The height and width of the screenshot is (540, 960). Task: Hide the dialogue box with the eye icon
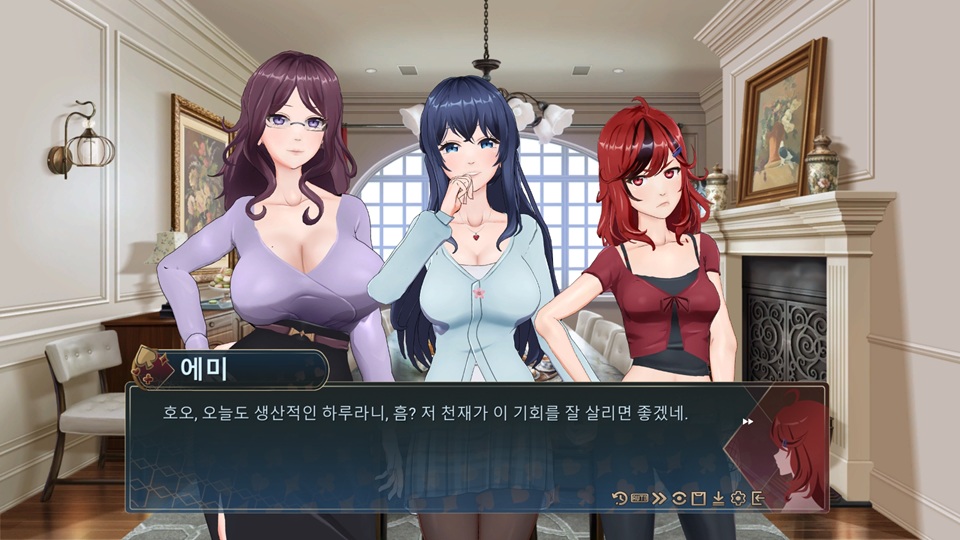pyautogui.click(x=680, y=498)
